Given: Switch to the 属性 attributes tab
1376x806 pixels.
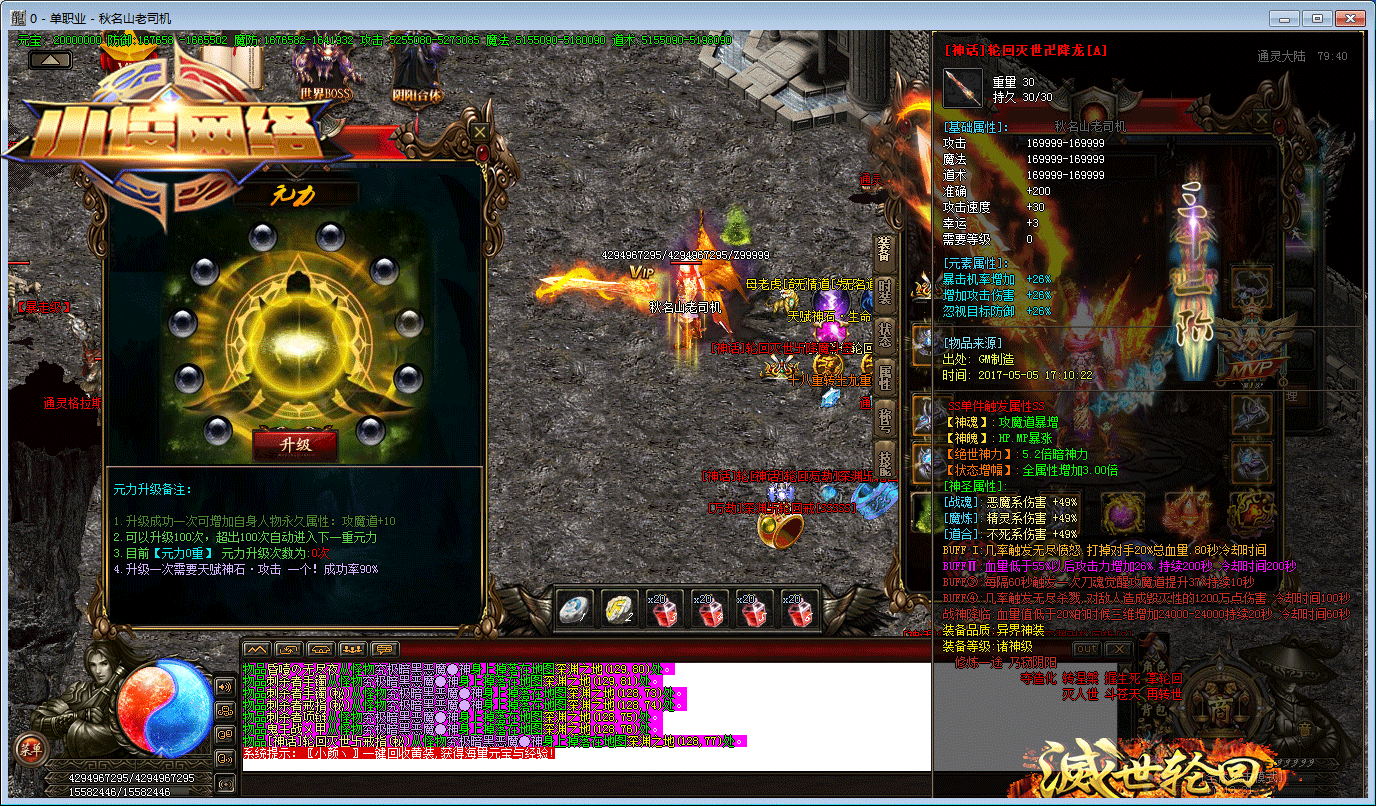Looking at the screenshot, I should pos(884,377).
